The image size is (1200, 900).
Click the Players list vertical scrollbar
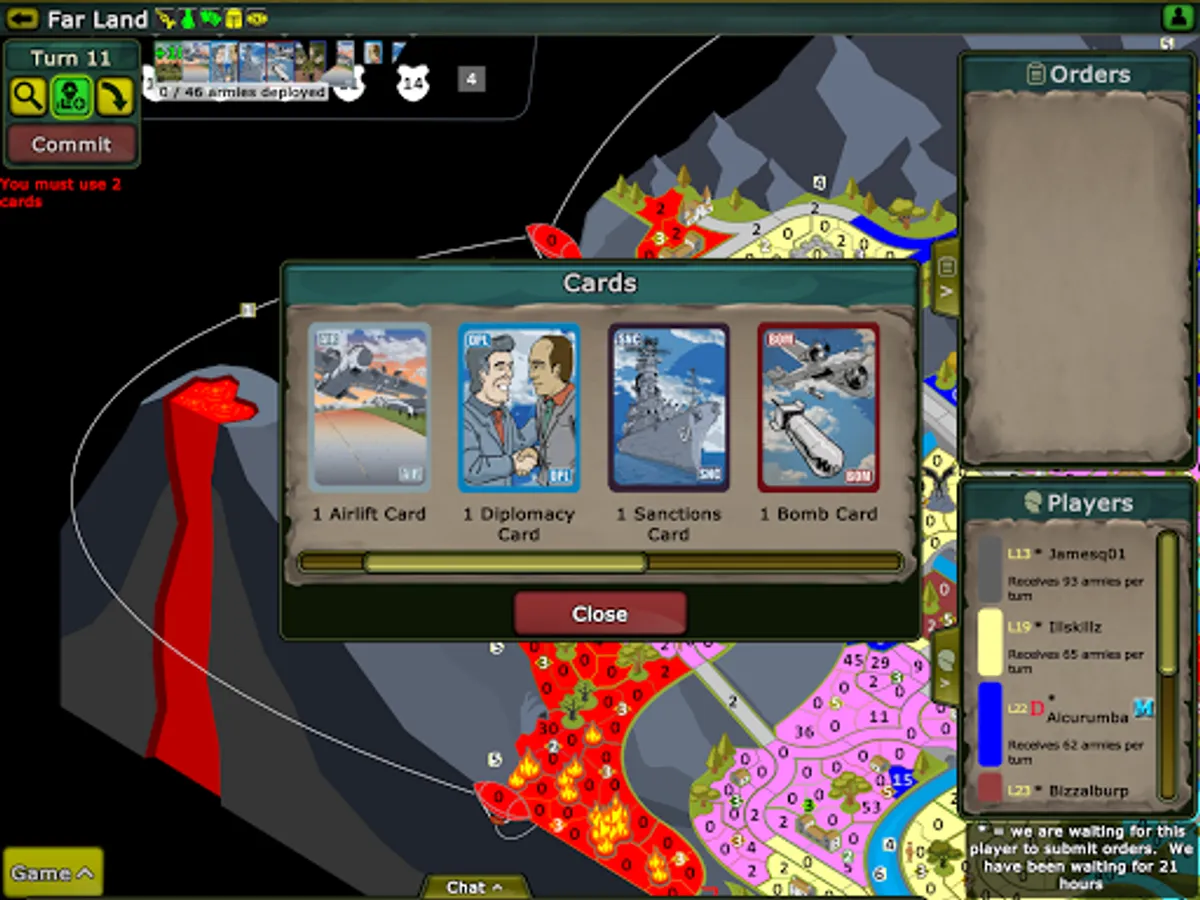(x=1167, y=605)
